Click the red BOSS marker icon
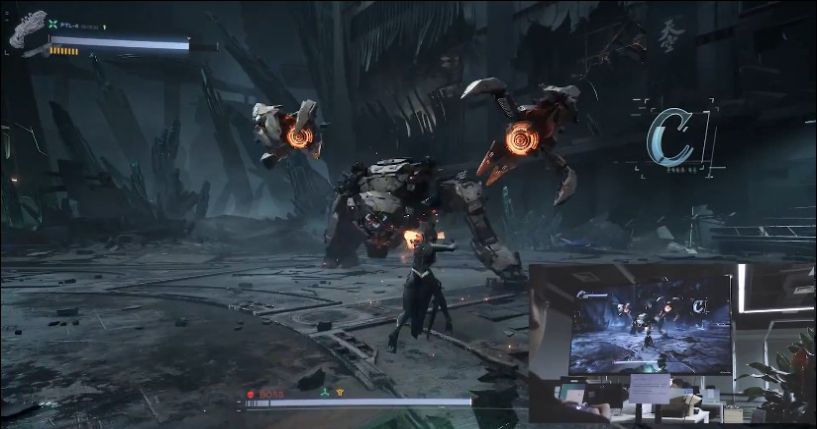 pos(251,394)
